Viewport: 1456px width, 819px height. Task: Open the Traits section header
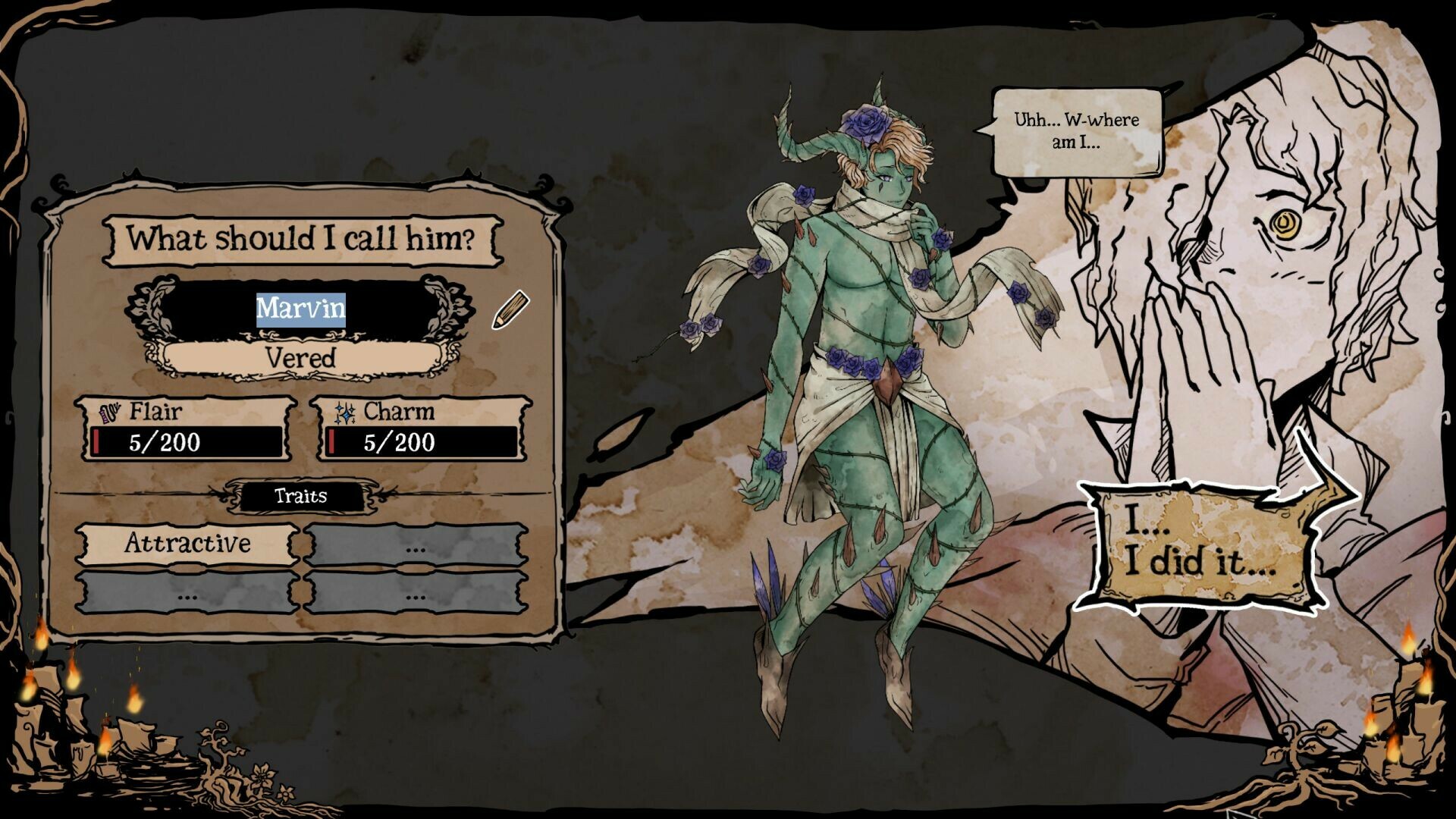tap(302, 497)
